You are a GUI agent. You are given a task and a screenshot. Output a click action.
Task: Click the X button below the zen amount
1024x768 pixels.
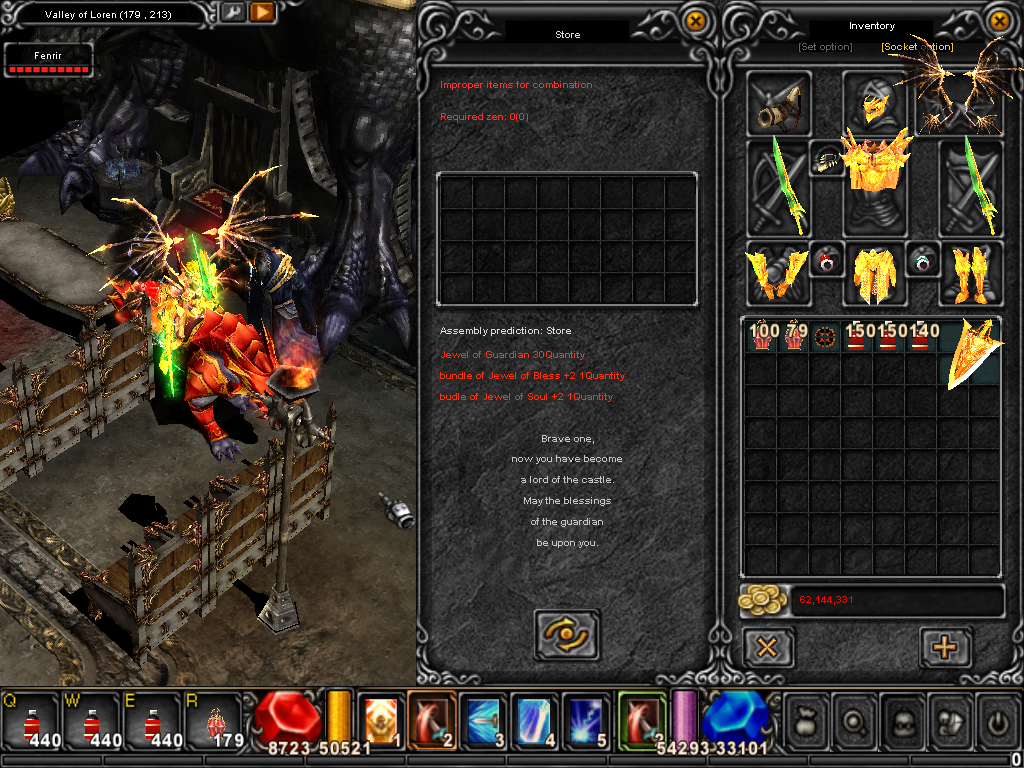[768, 647]
